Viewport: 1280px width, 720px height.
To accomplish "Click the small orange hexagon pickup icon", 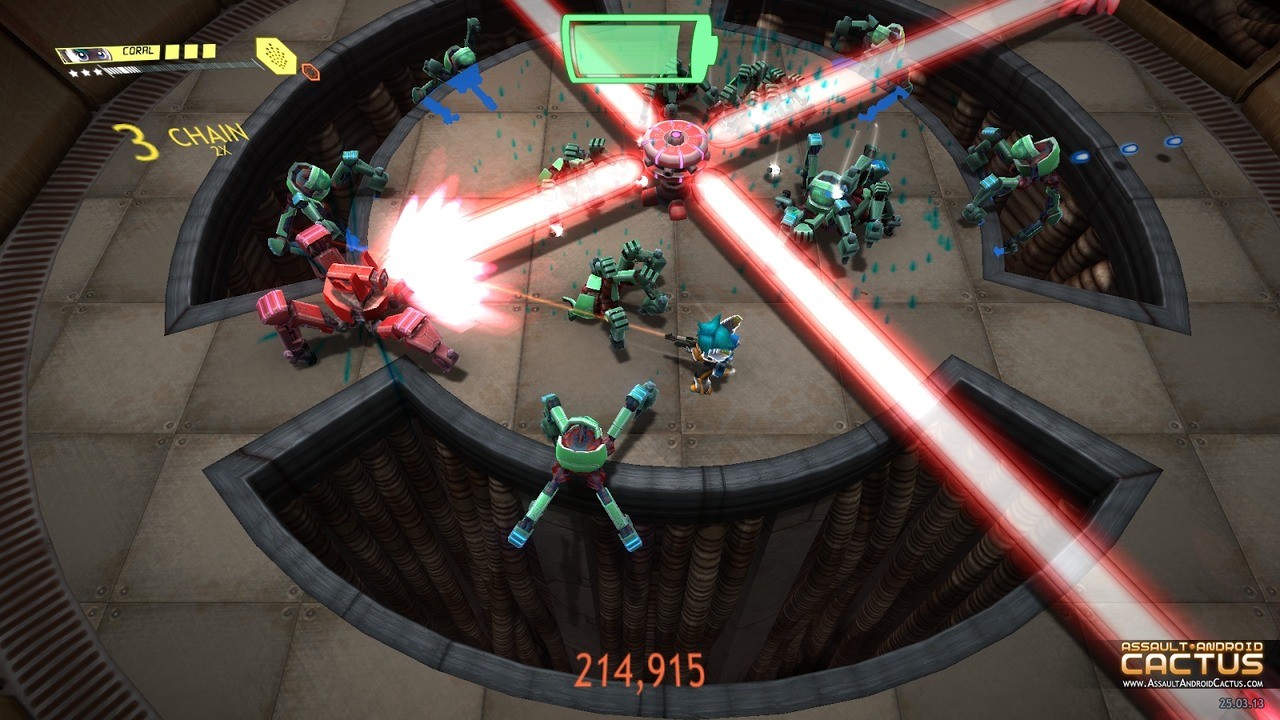I will click(310, 72).
